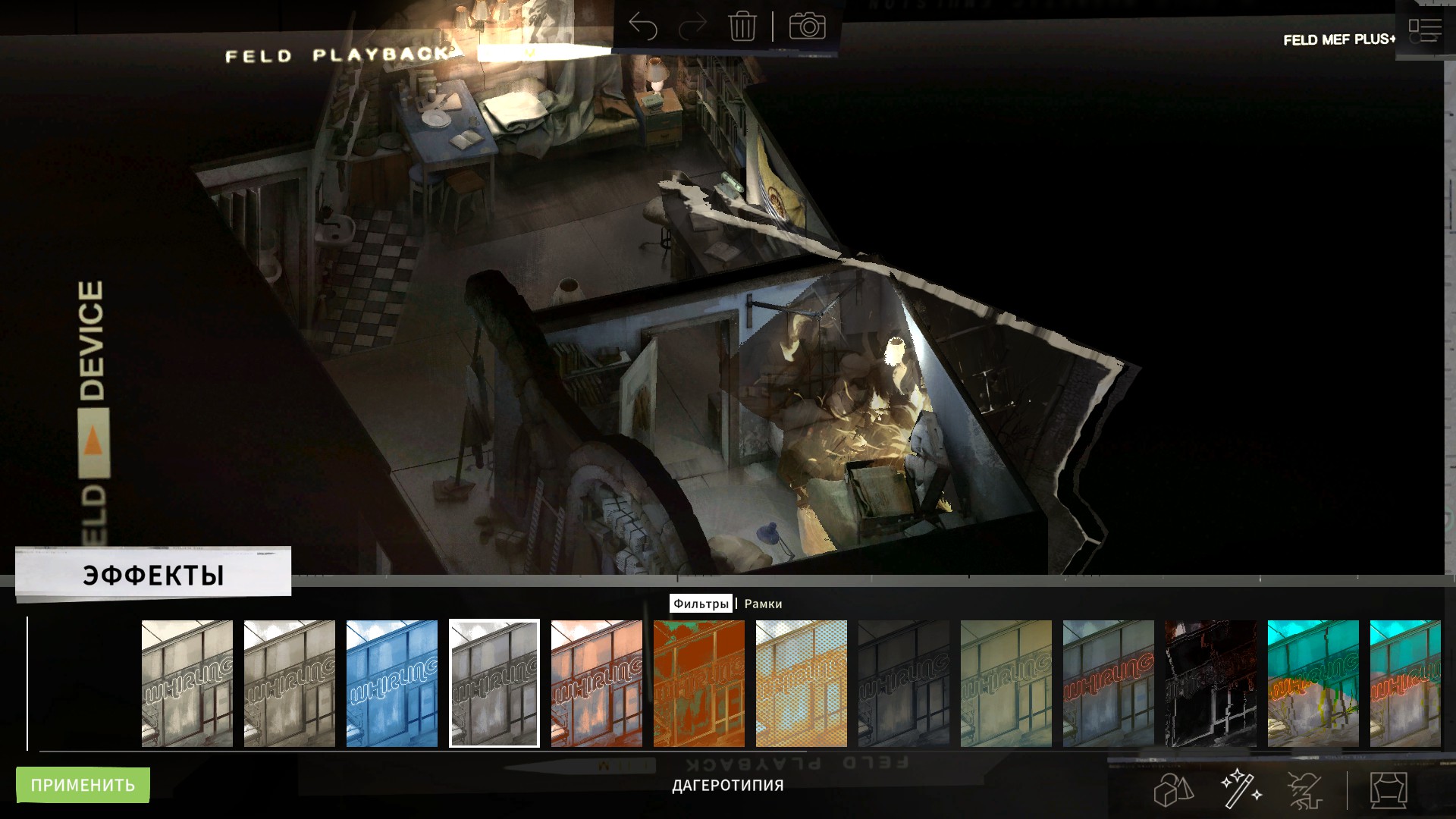Redo with the forward arrow icon
The image size is (1456, 819).
[692, 27]
